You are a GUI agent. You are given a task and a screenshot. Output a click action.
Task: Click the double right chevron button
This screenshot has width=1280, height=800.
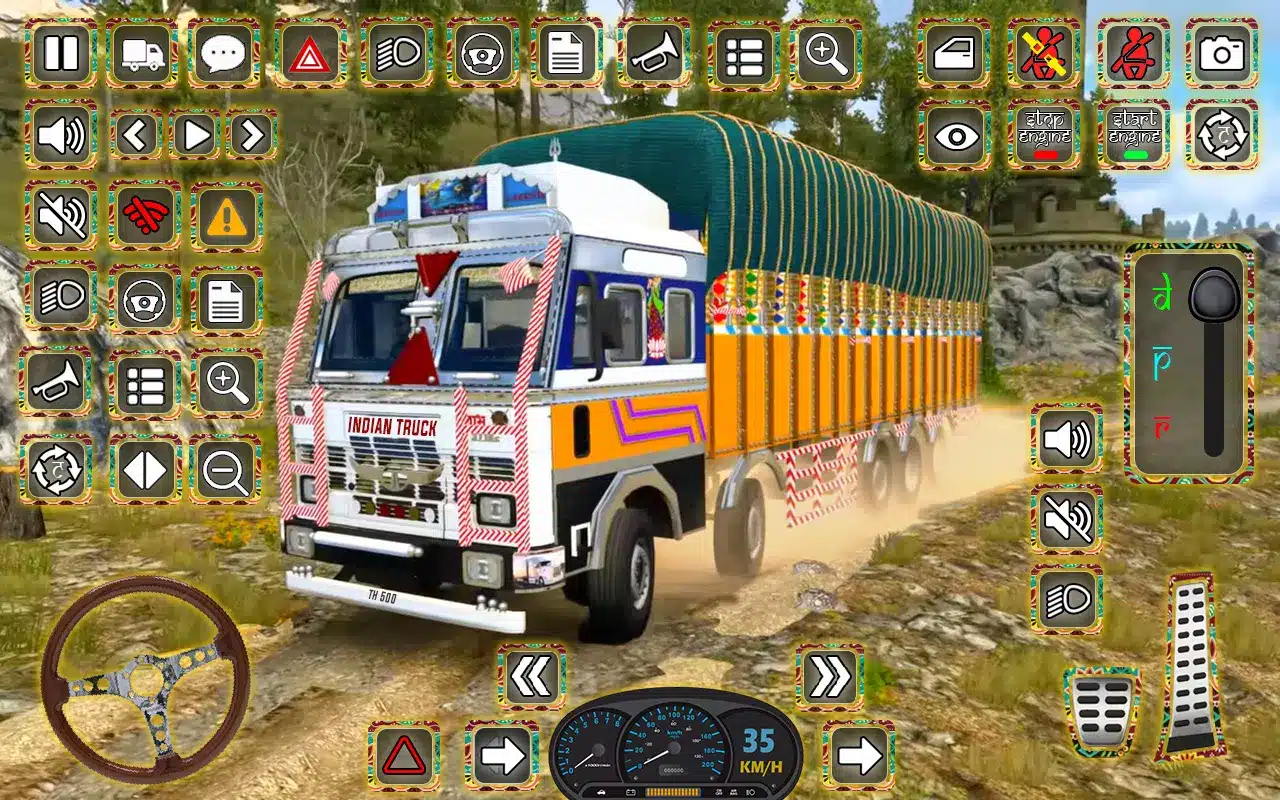point(830,677)
